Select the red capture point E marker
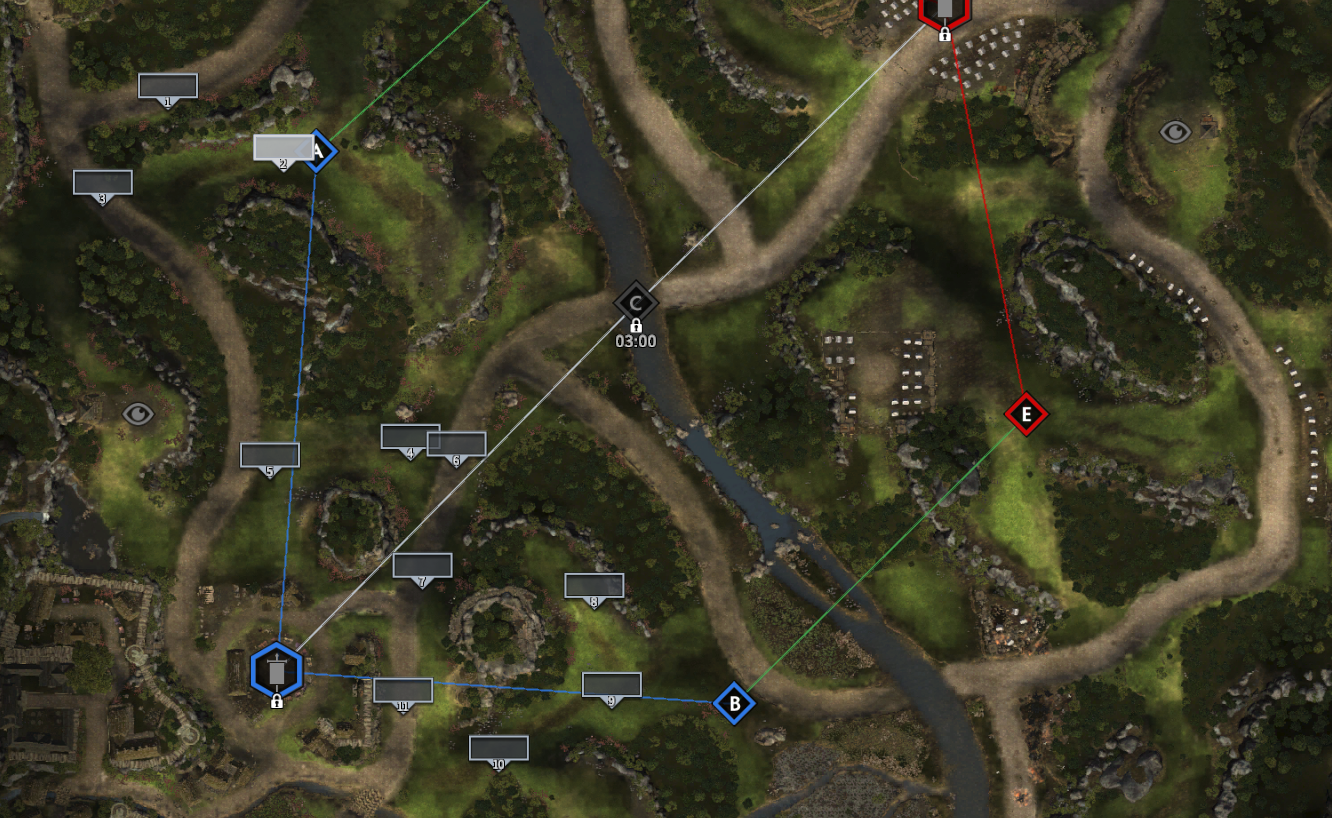1332x818 pixels. [x=1025, y=414]
